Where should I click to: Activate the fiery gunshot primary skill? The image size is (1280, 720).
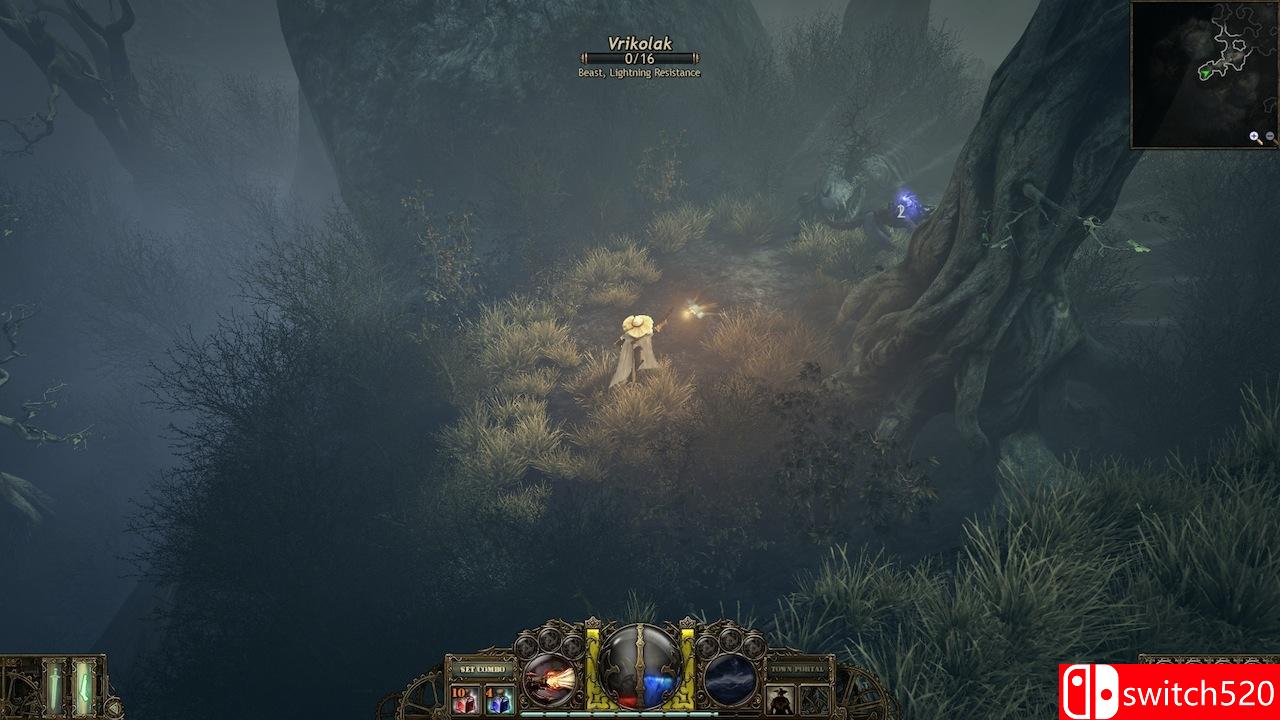tap(548, 678)
